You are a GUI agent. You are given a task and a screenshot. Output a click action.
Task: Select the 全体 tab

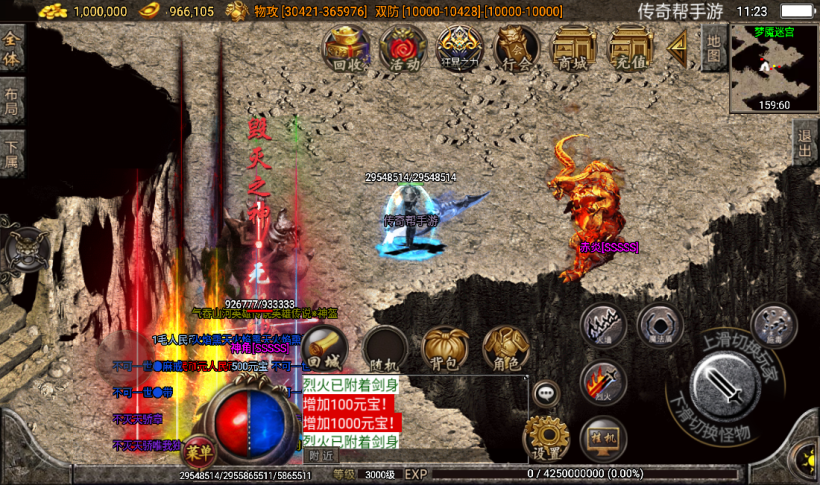pos(12,47)
